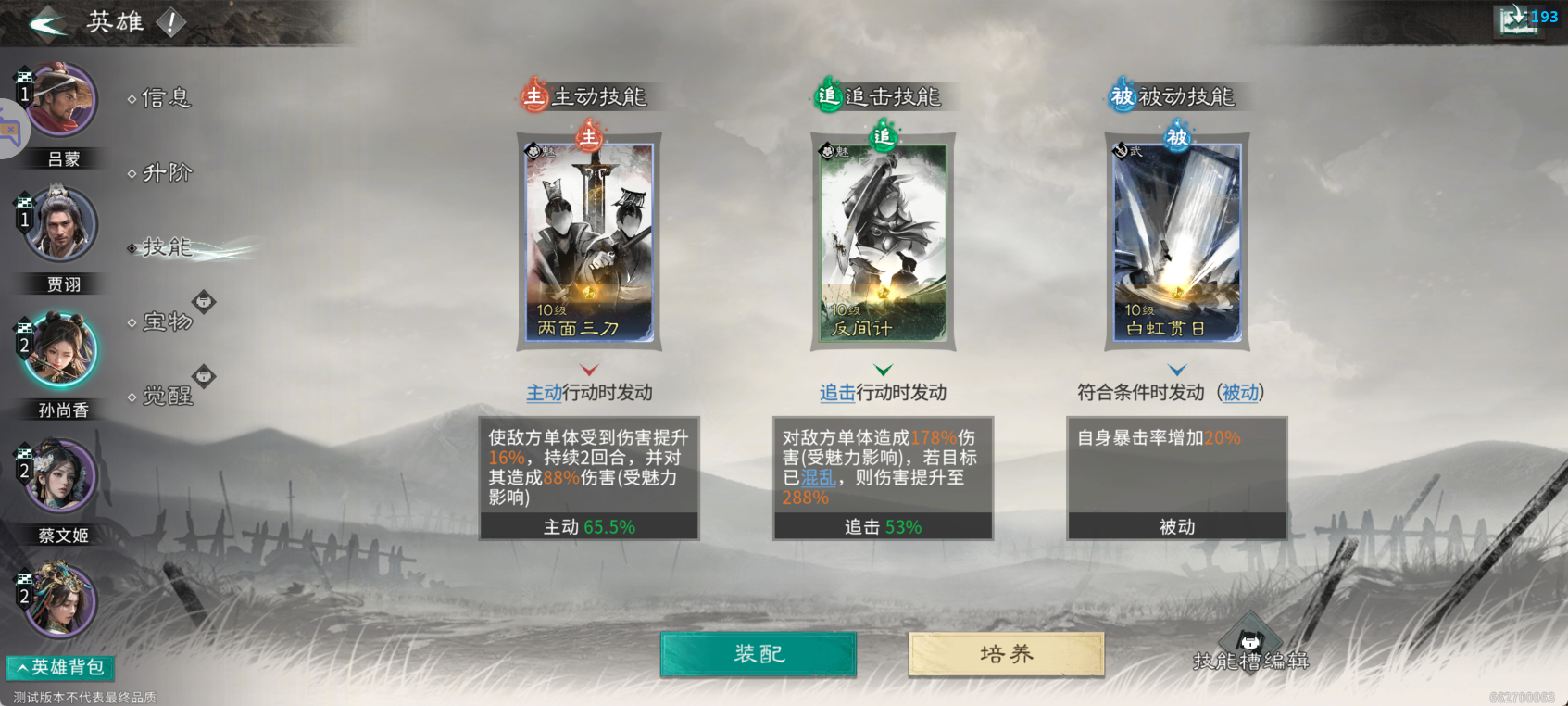
Task: Expand the green chevron under 两面三刀 card
Action: [589, 368]
